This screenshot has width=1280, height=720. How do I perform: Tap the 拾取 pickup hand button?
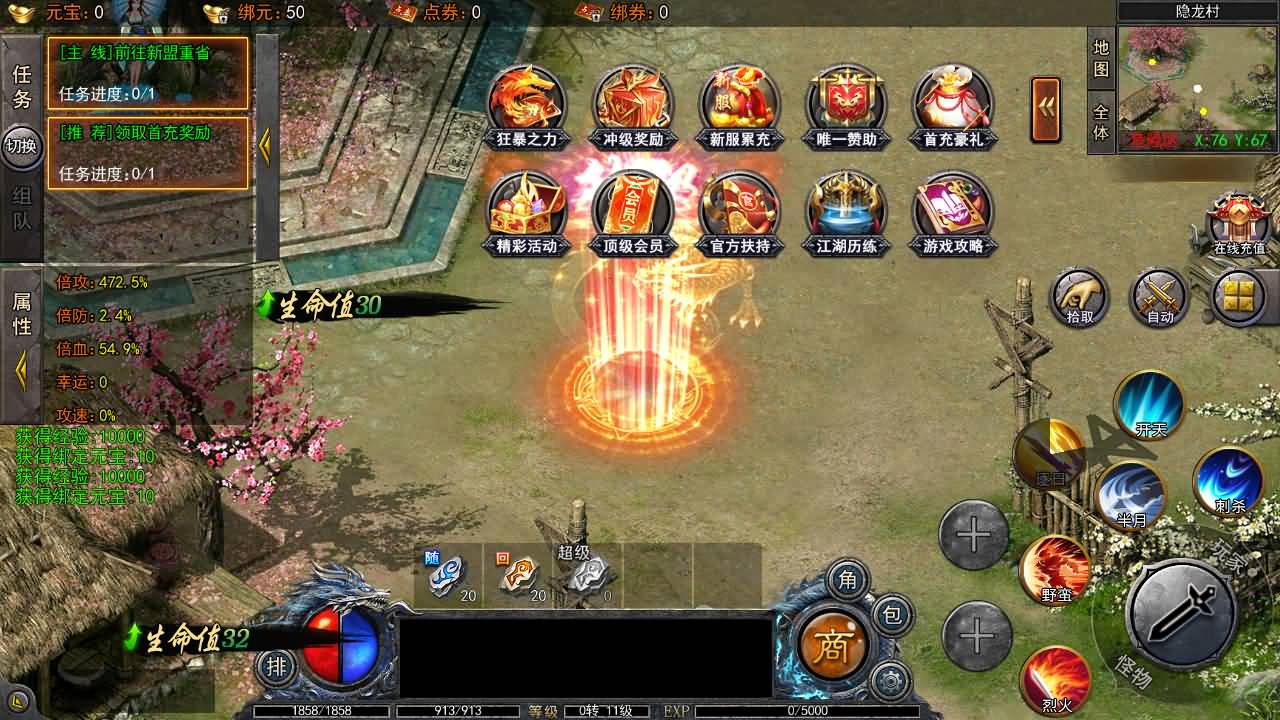pos(1080,298)
